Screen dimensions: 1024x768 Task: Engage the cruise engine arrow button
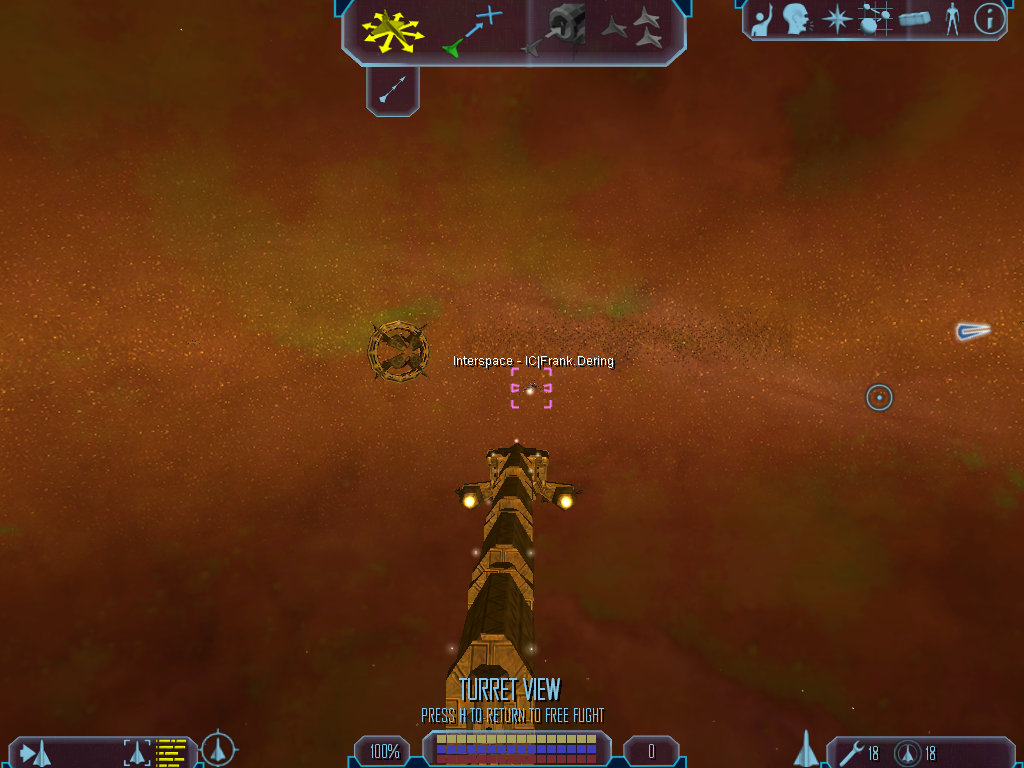click(393, 92)
